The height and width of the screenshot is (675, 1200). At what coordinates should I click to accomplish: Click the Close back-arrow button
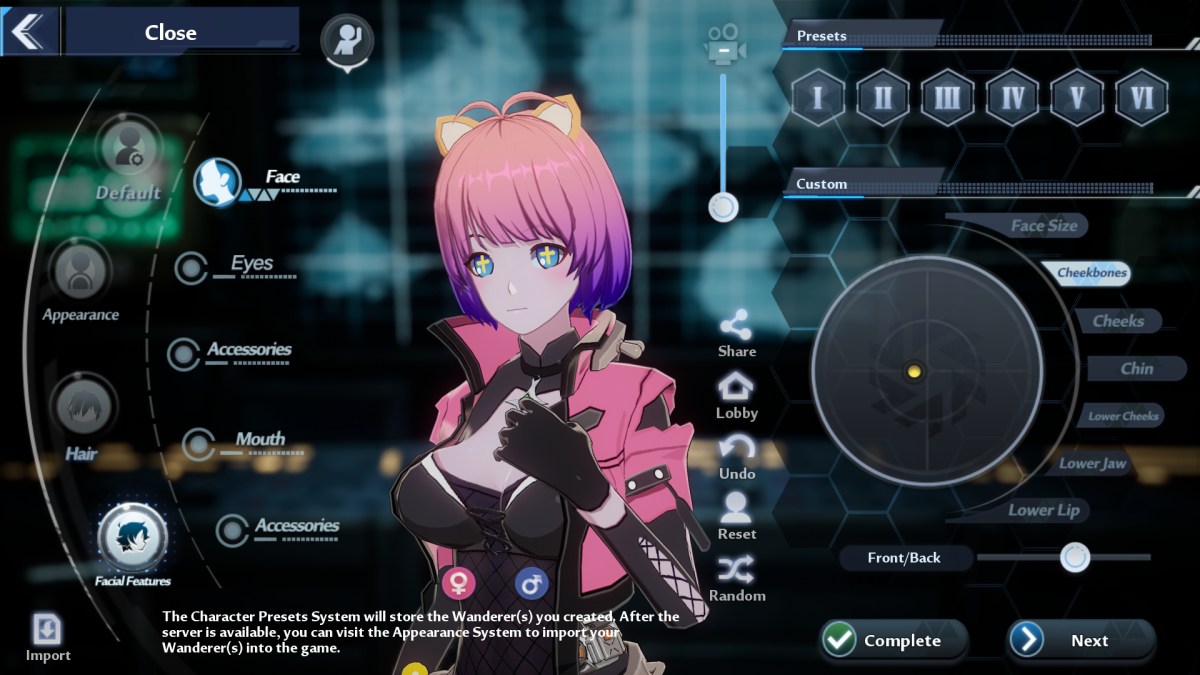[28, 31]
